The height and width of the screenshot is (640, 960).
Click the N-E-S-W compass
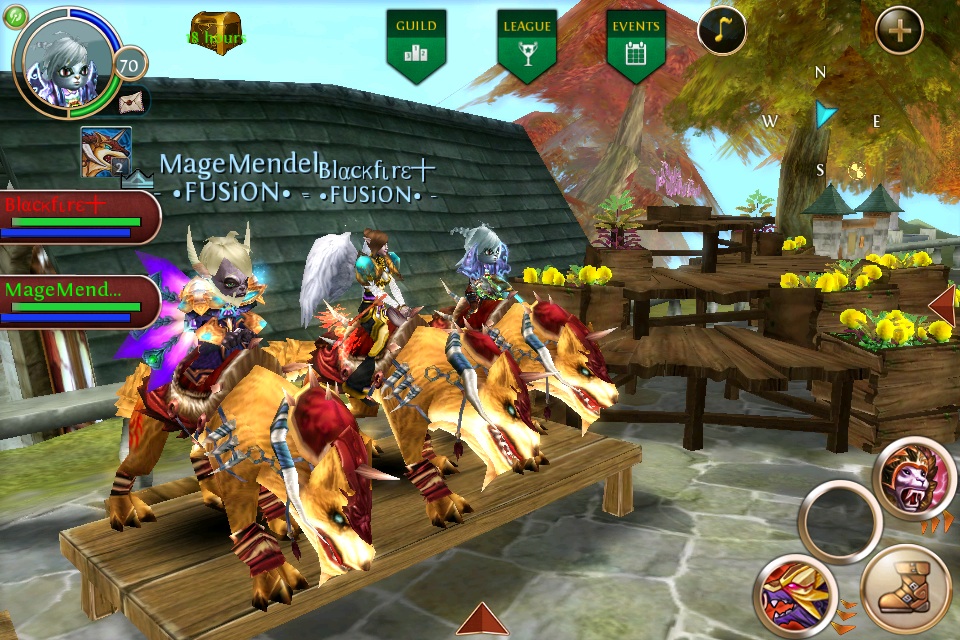[x=822, y=118]
